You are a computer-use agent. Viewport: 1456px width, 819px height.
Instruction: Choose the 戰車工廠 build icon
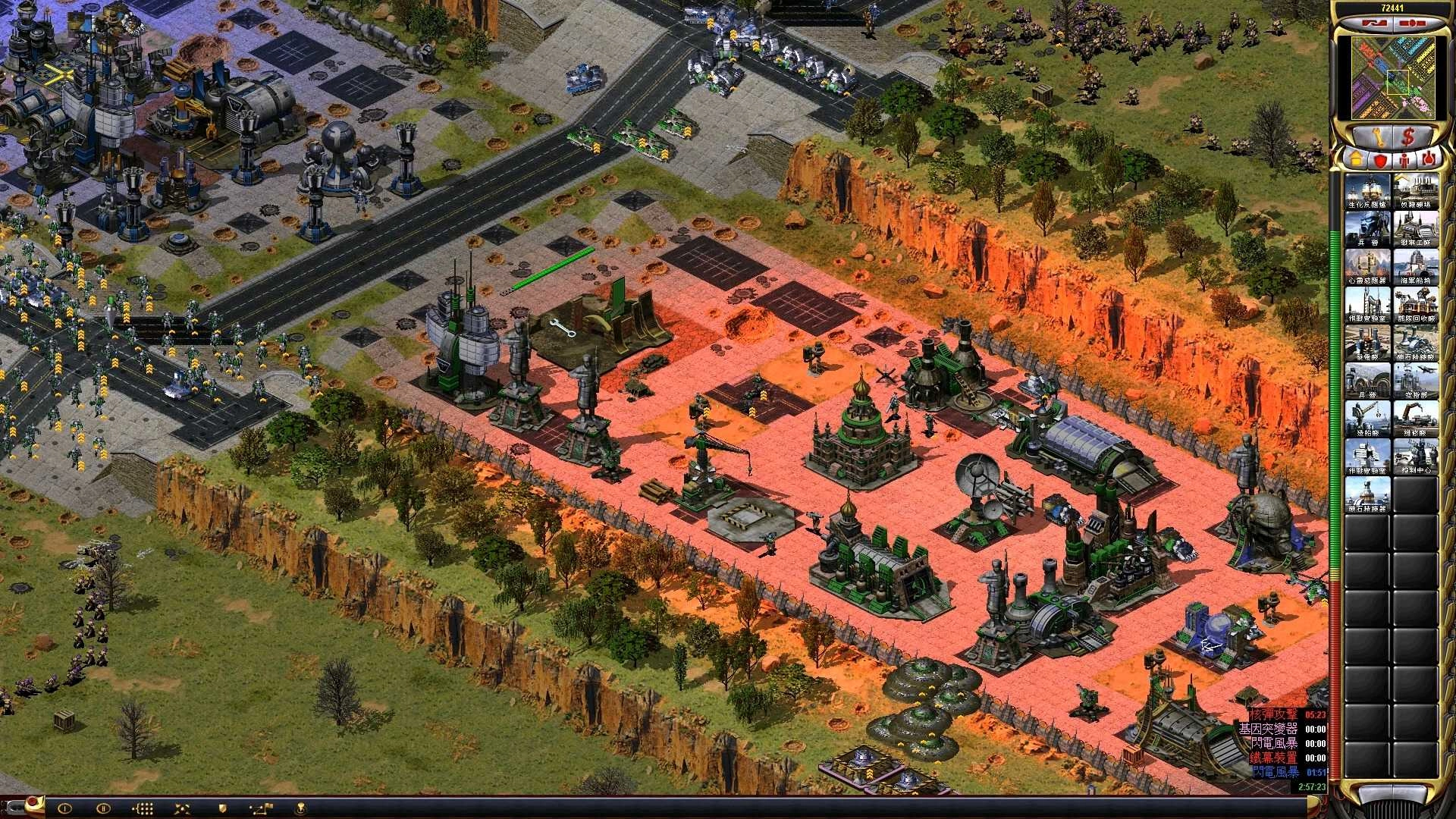(x=1415, y=229)
